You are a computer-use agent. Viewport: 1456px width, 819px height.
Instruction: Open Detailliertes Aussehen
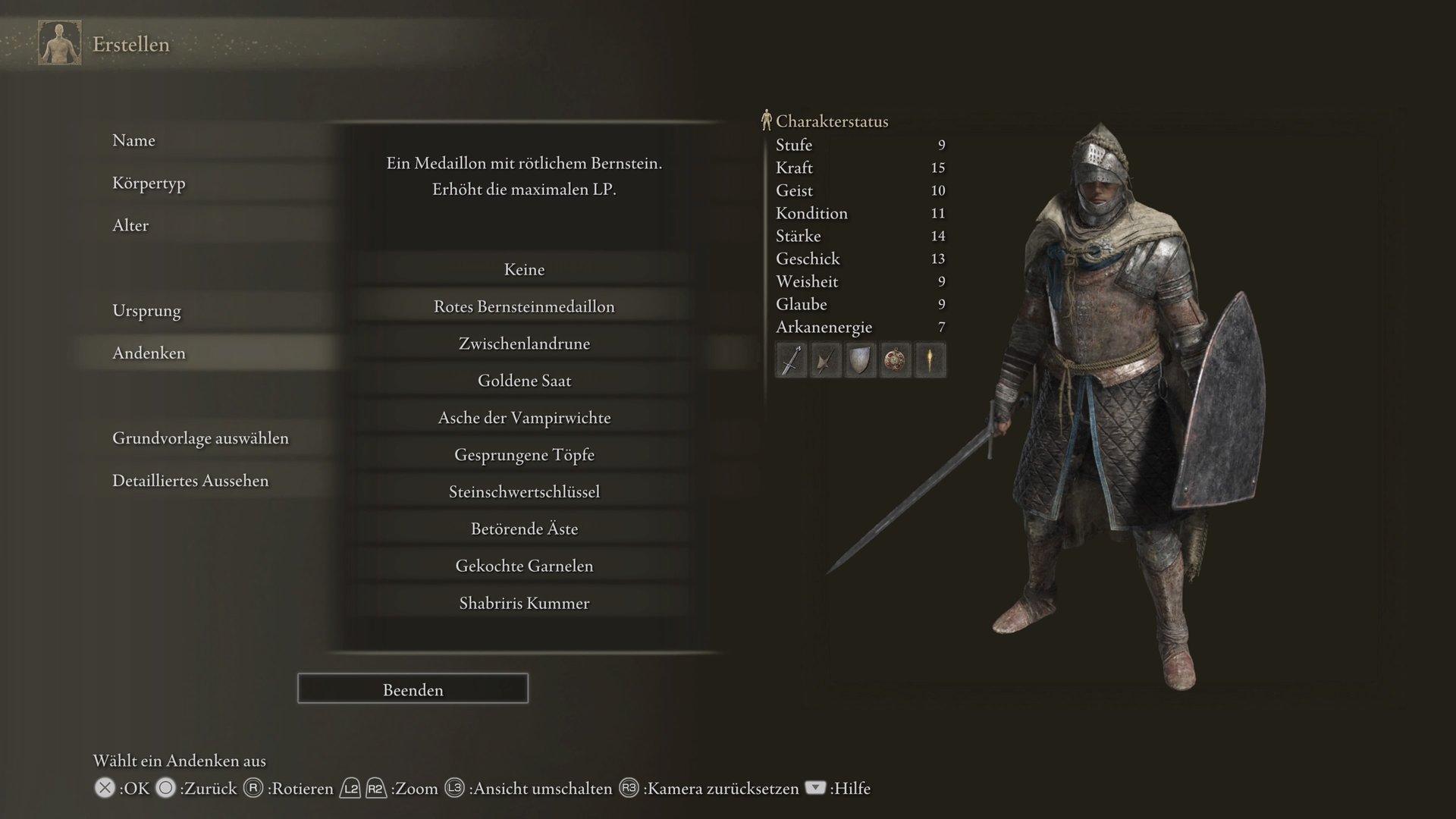tap(190, 480)
